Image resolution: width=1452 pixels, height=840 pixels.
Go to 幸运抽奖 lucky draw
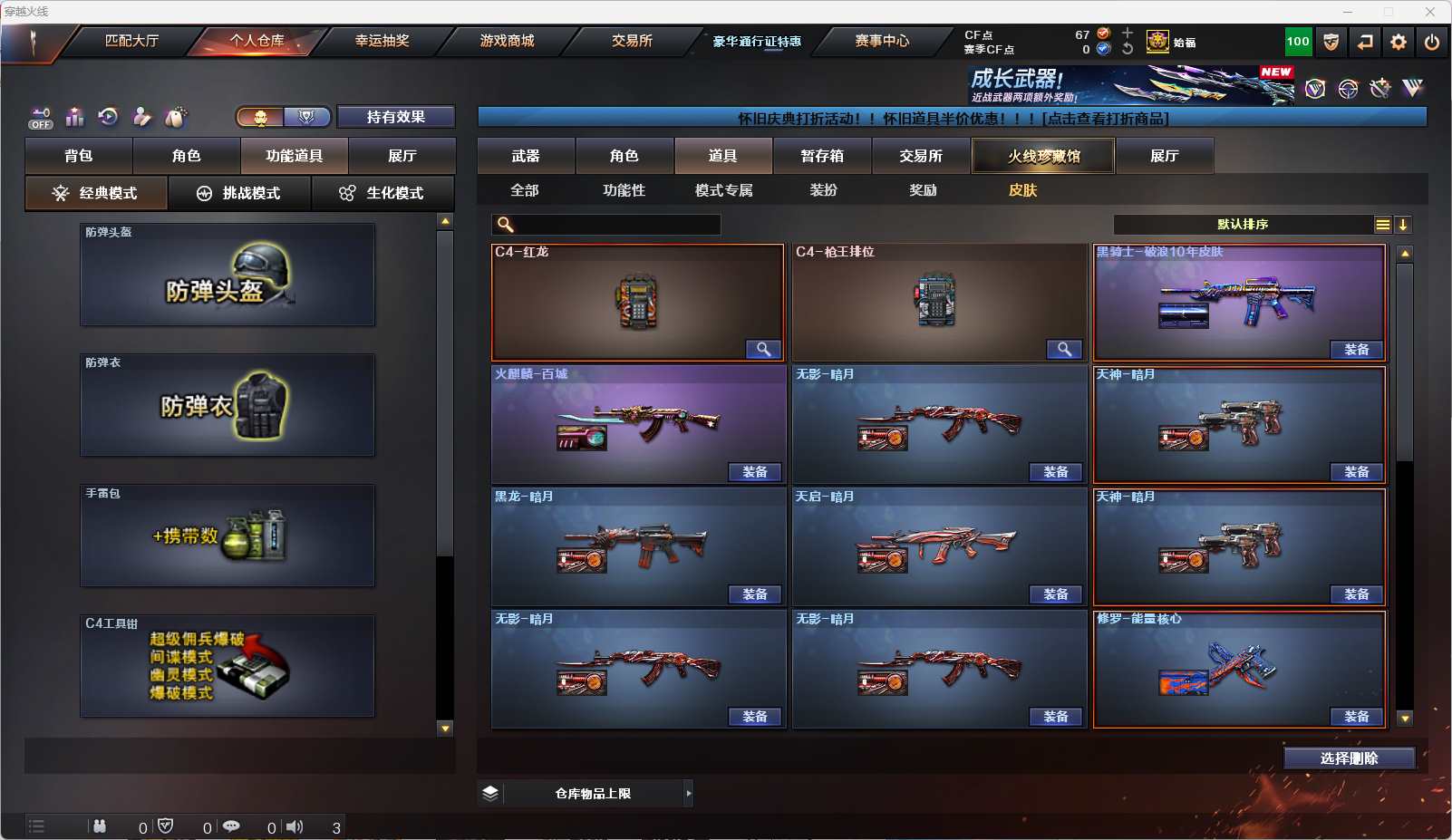click(382, 41)
